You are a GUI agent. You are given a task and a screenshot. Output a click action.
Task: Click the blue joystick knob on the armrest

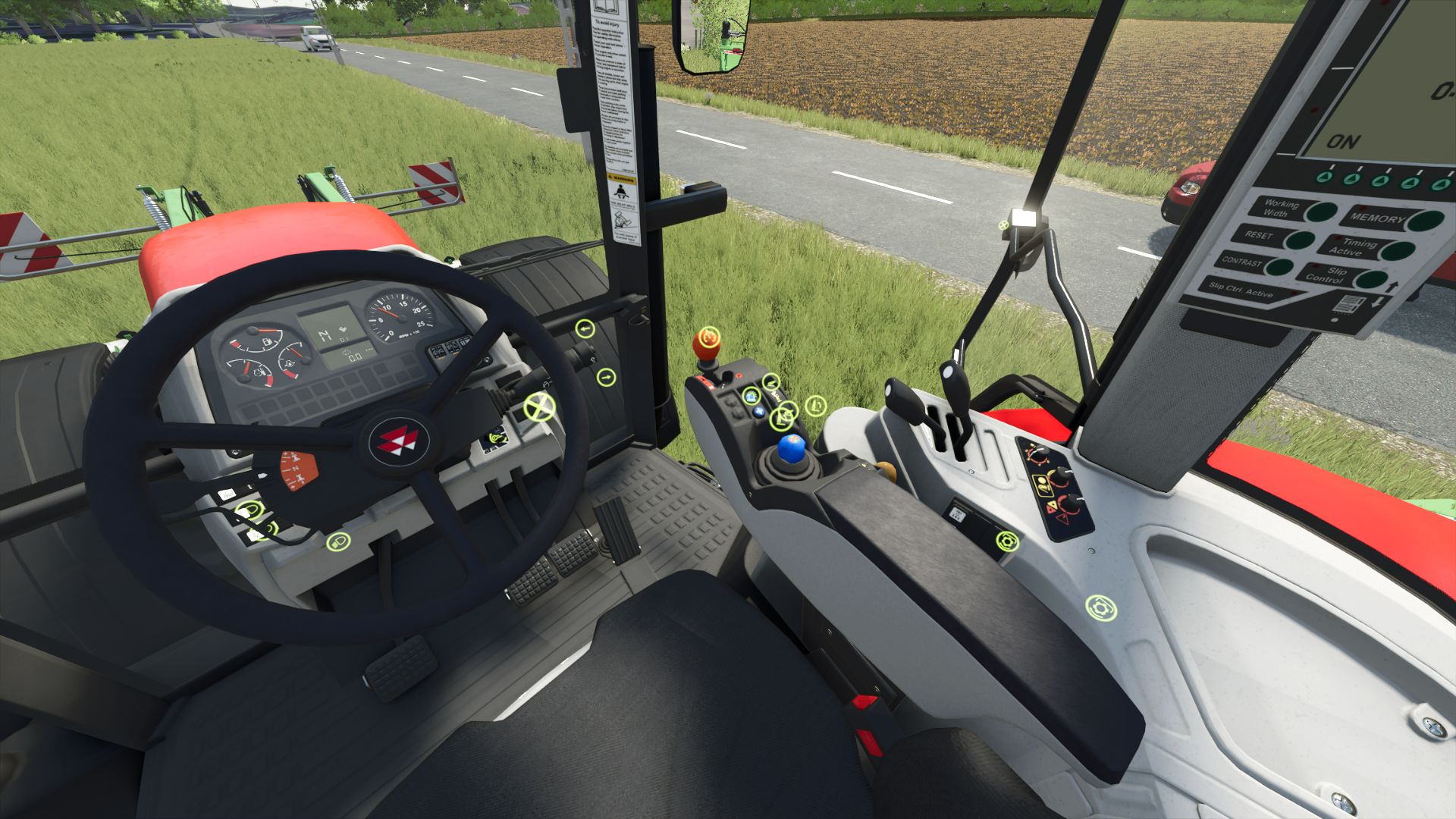792,450
